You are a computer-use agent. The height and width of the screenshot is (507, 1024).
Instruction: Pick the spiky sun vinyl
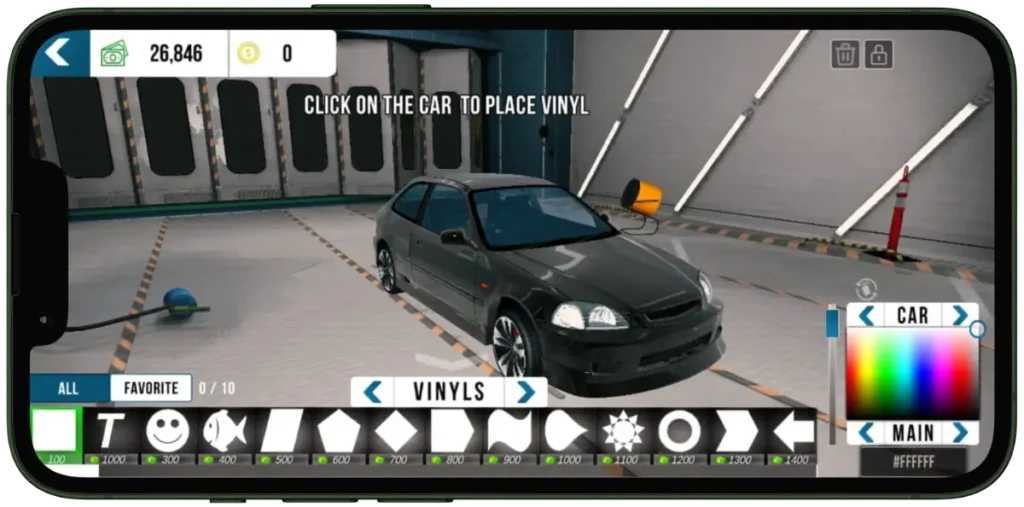(623, 431)
